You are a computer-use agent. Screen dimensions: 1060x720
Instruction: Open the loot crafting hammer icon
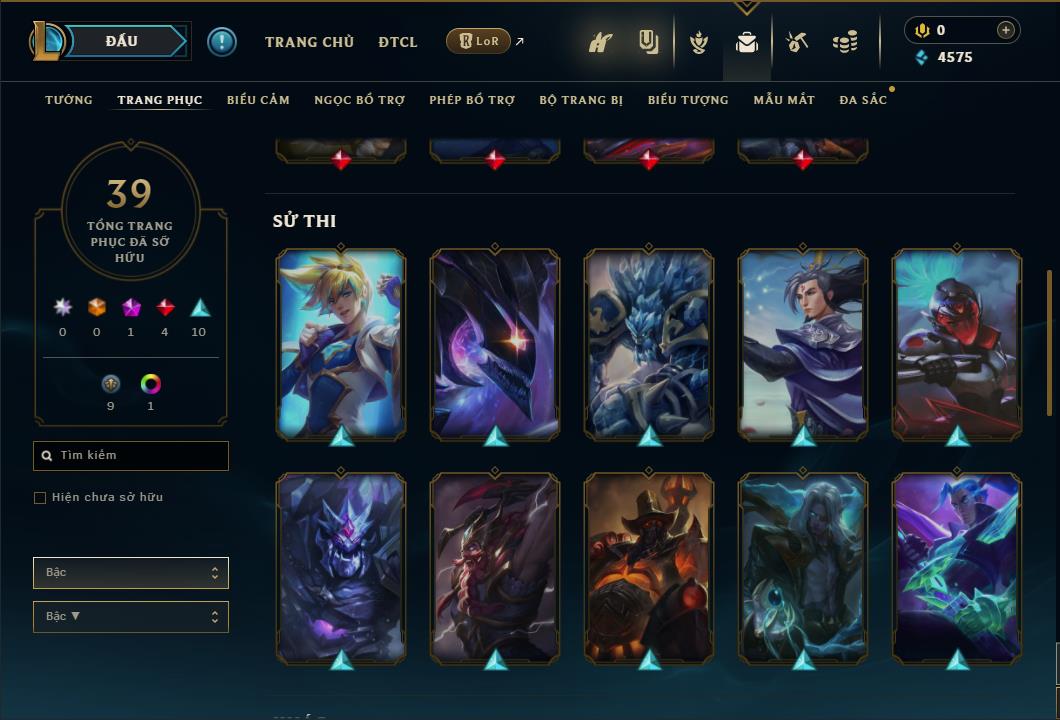pyautogui.click(x=797, y=42)
